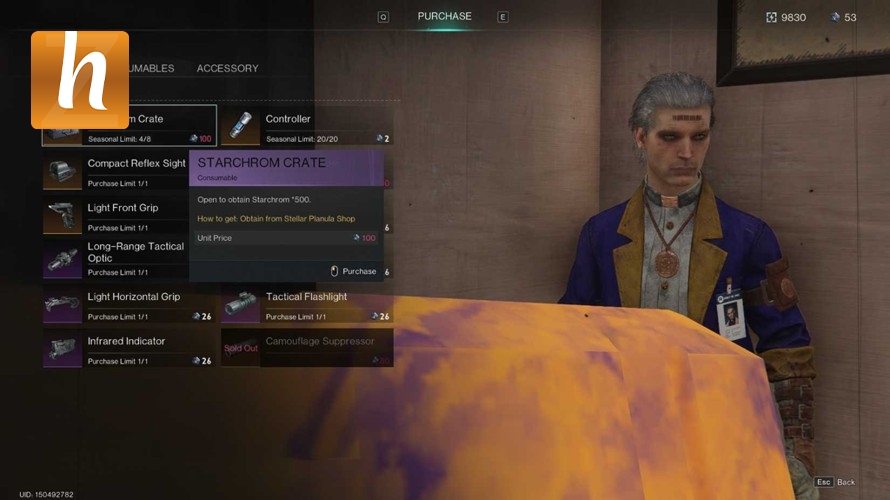
Task: Switch to the Accessory tab
Action: pos(227,68)
